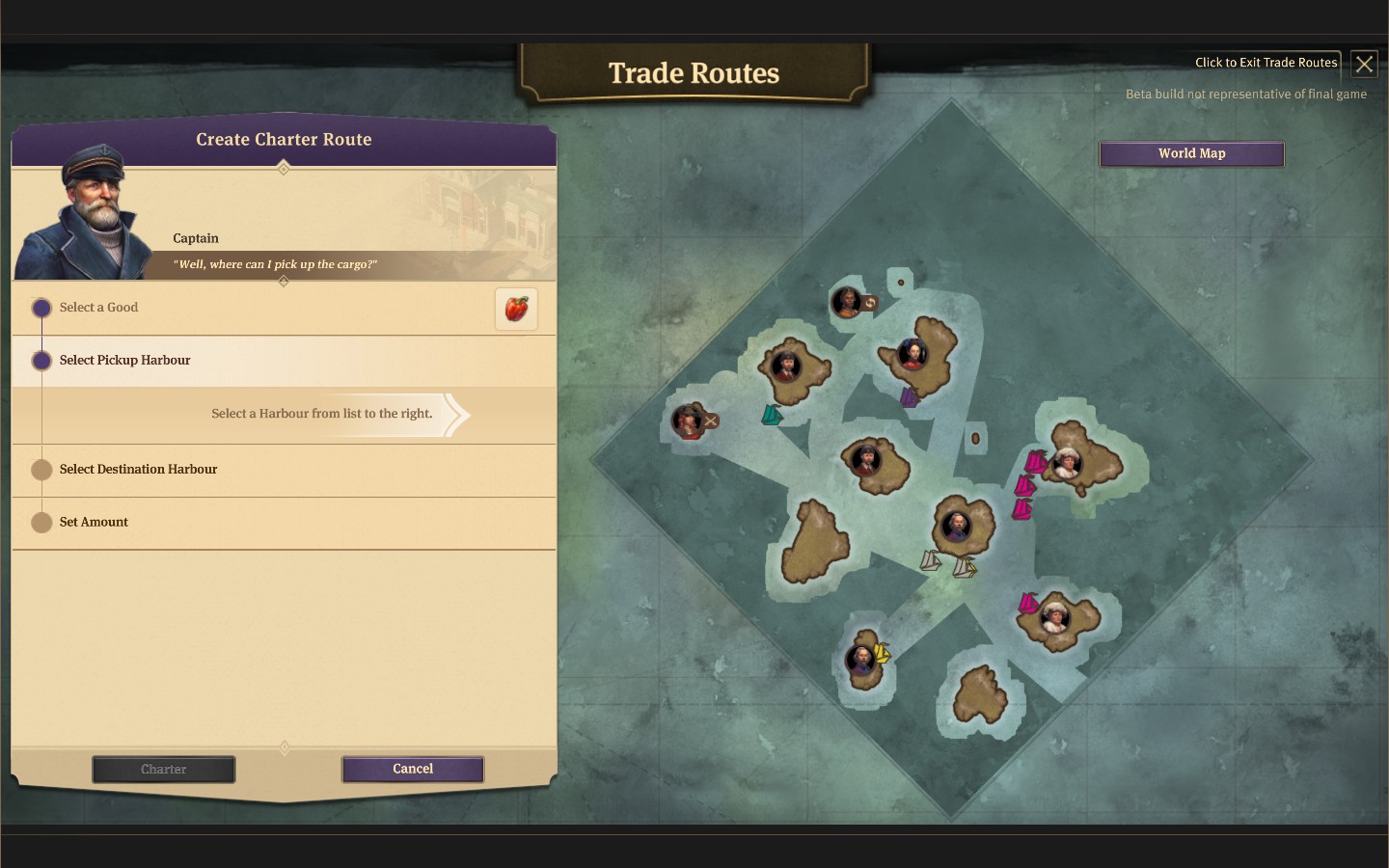Open the Select a Good step
1389x868 pixels.
coord(99,308)
